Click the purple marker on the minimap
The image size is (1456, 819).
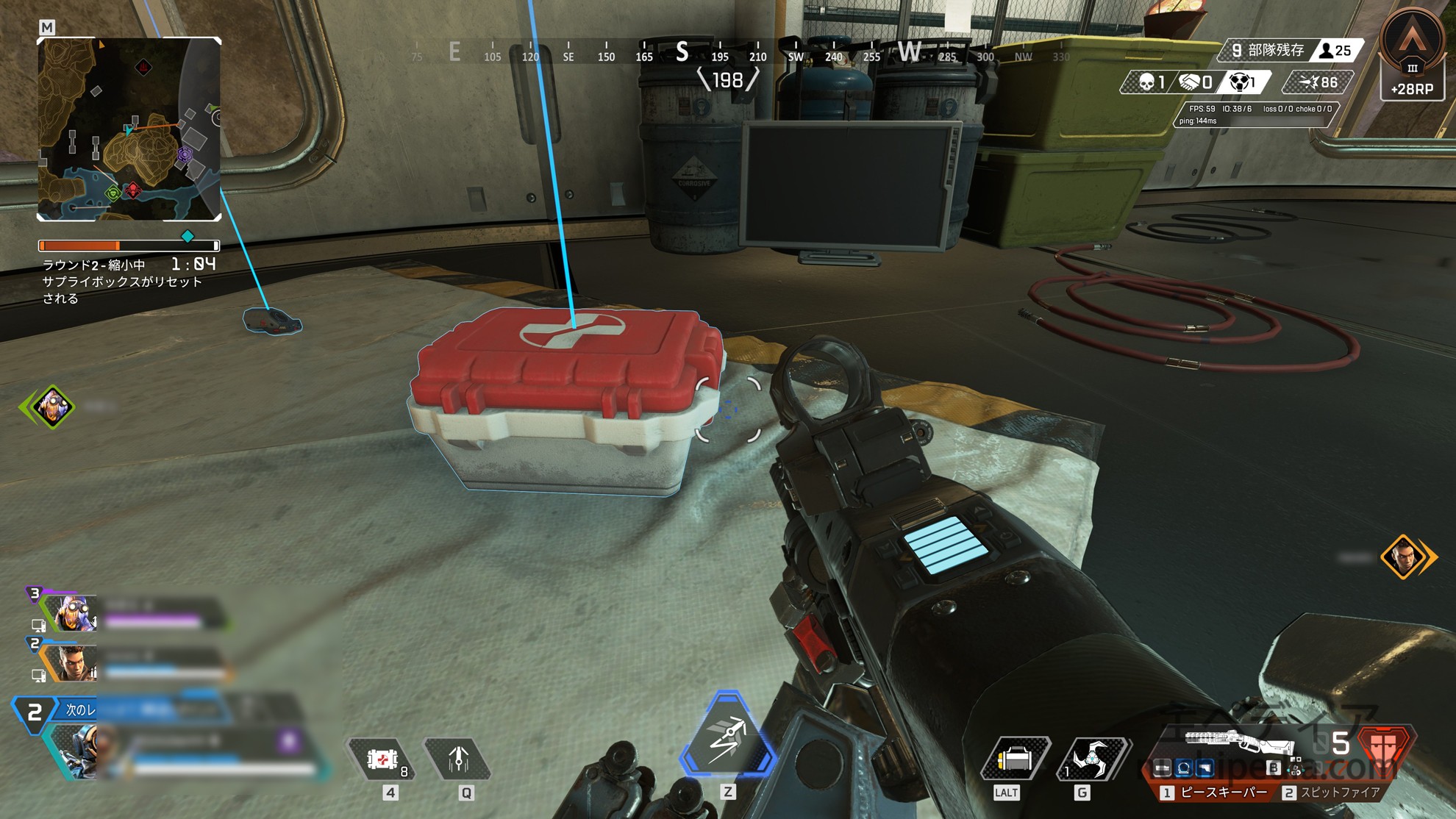coord(185,155)
